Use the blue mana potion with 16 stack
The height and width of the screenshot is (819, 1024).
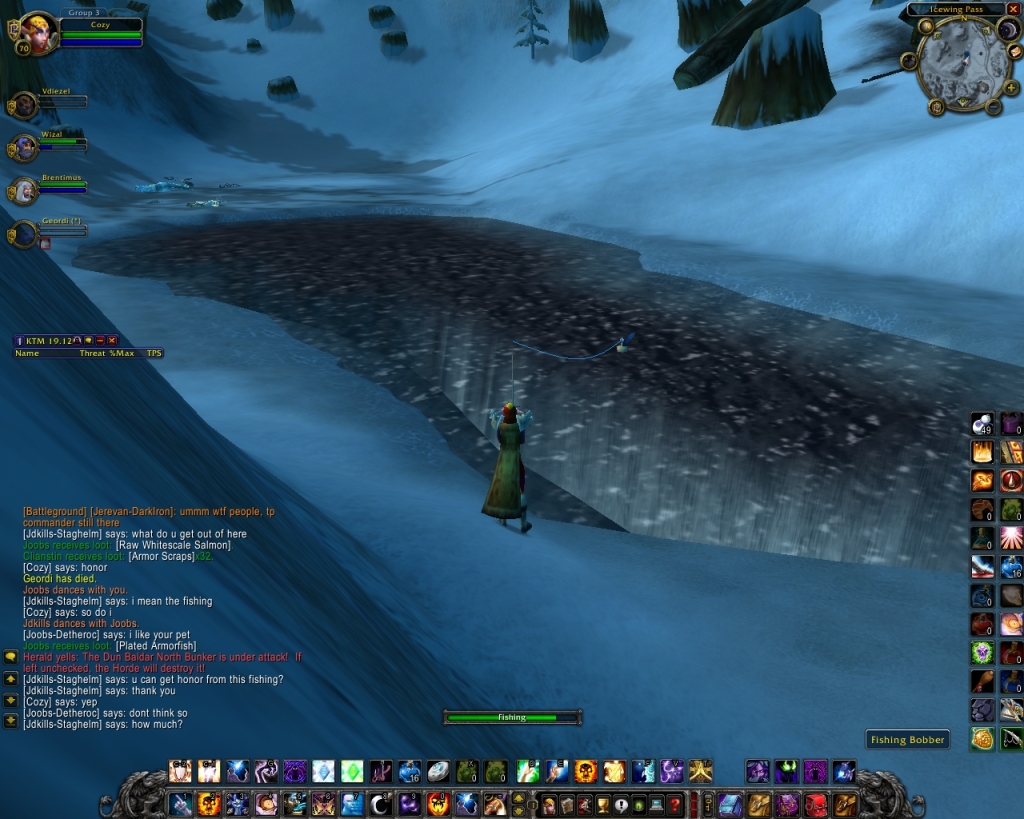click(1011, 567)
